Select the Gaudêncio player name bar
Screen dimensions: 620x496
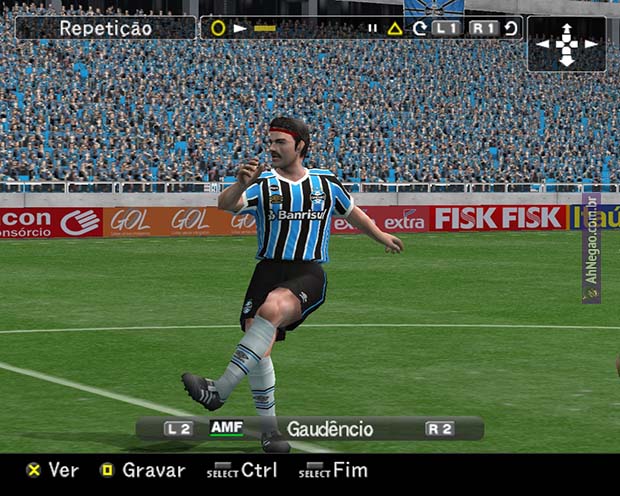point(329,429)
